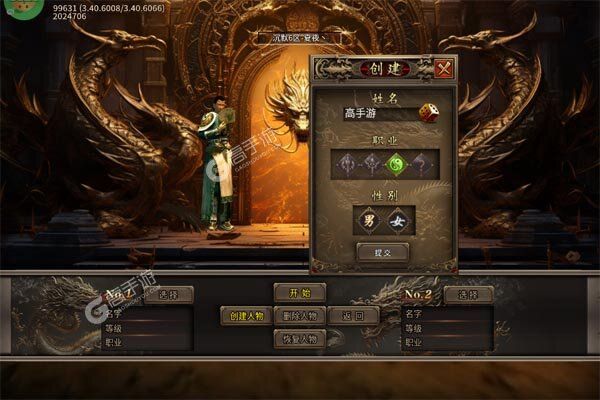Click 创建人物 to create a character
Viewport: 600px width, 400px height.
point(245,316)
